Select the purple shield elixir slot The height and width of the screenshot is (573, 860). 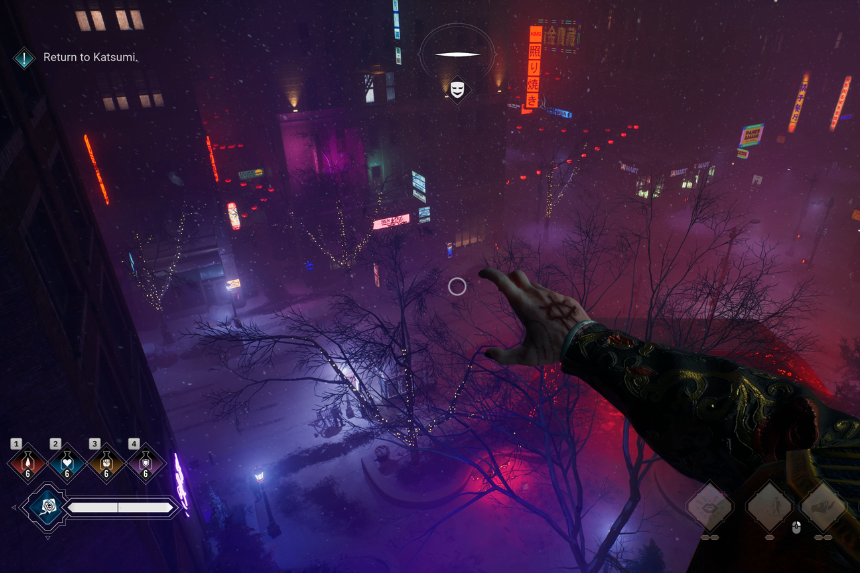click(145, 463)
